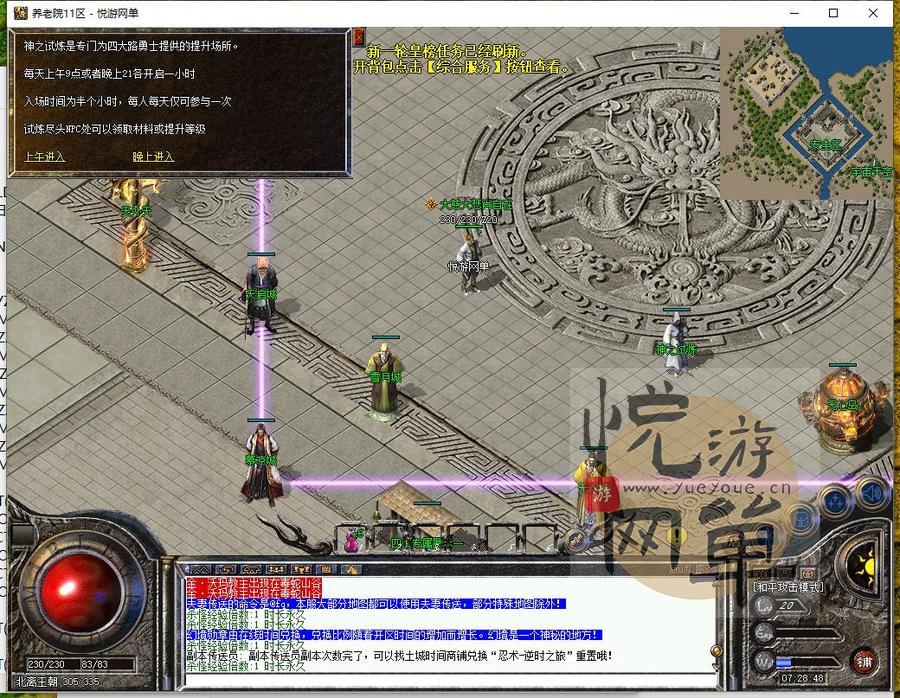Open the minimap in the top corner
Screen dimensions: 900x698
[x=806, y=112]
